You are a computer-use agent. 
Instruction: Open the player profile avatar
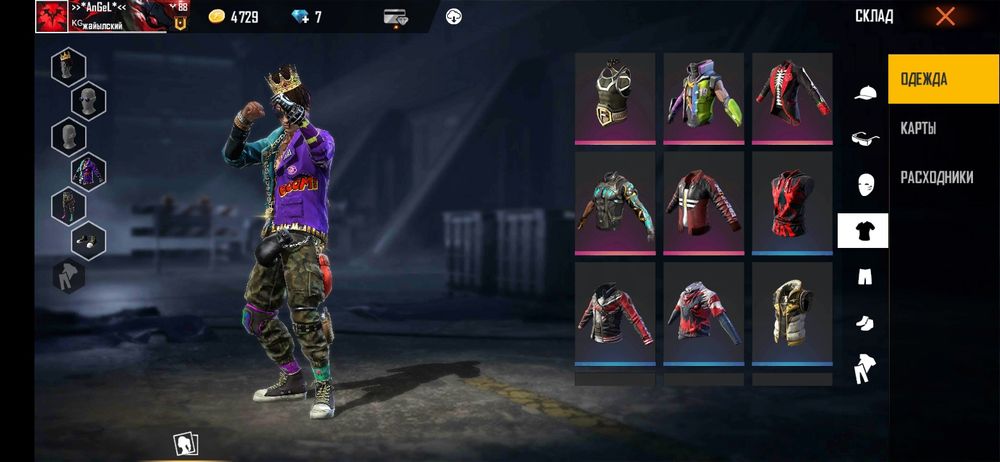point(52,16)
